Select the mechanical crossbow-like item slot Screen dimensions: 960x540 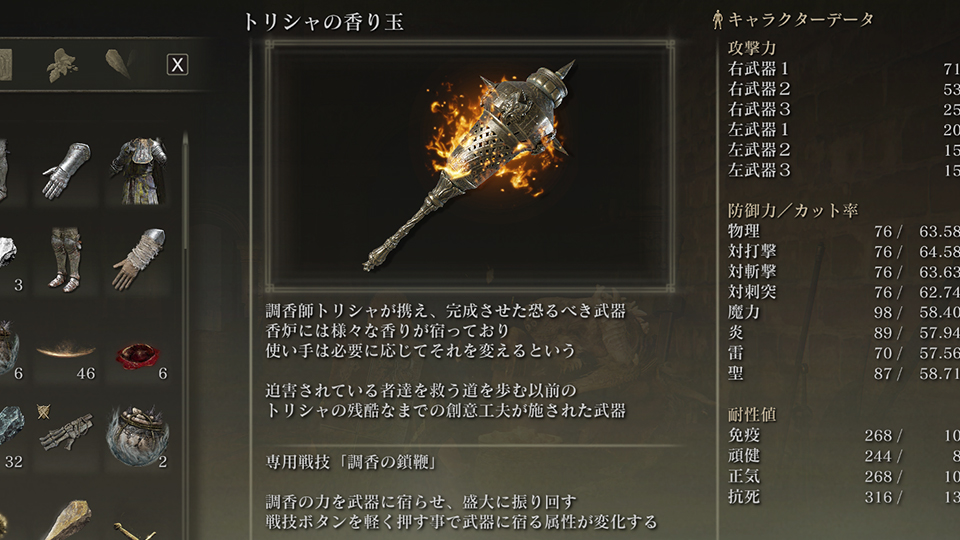65,431
